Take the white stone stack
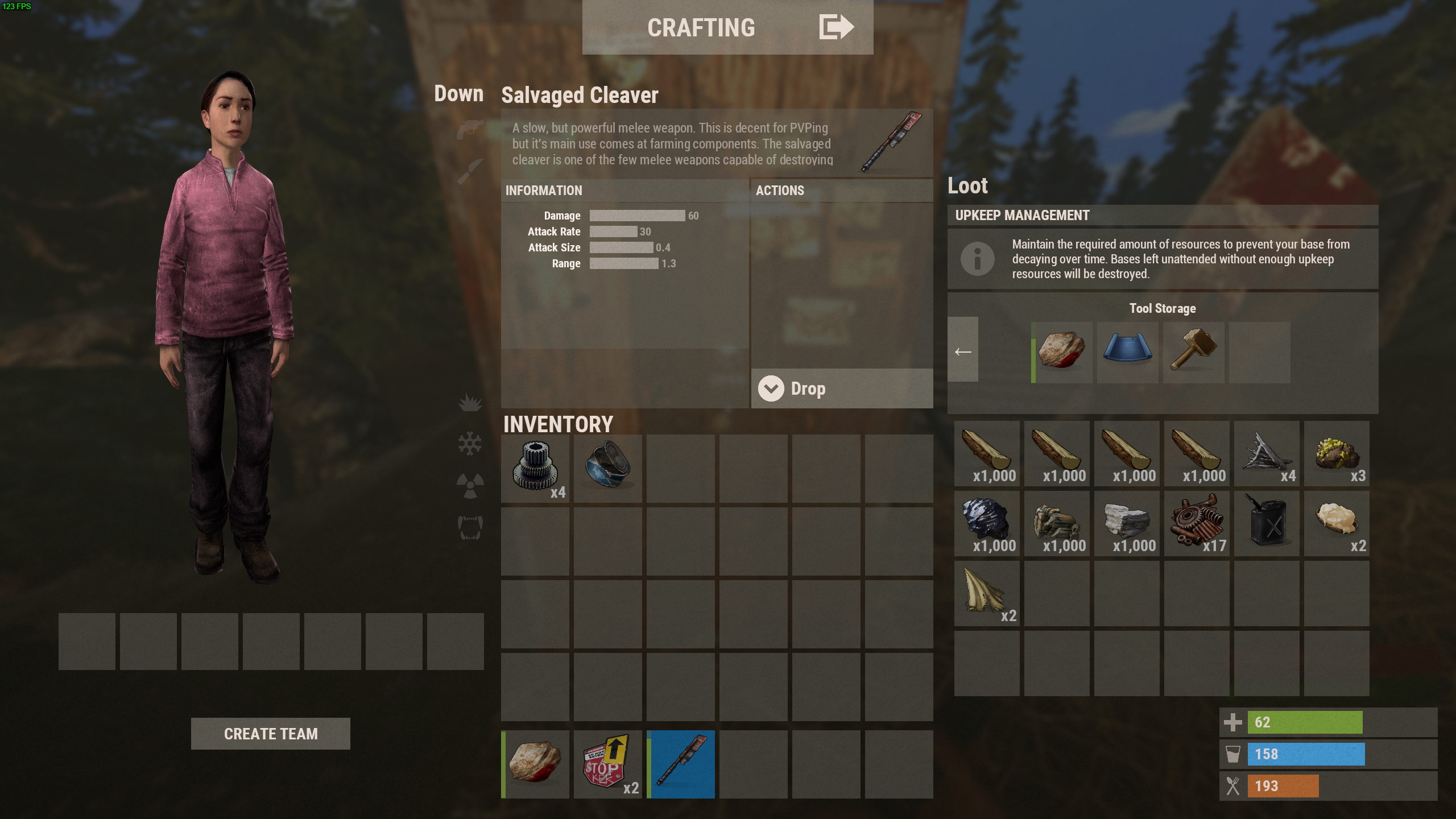 tap(1127, 523)
